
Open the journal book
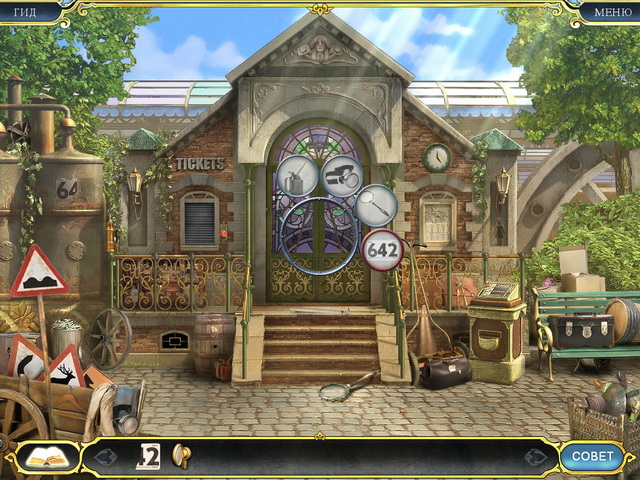tap(47, 457)
